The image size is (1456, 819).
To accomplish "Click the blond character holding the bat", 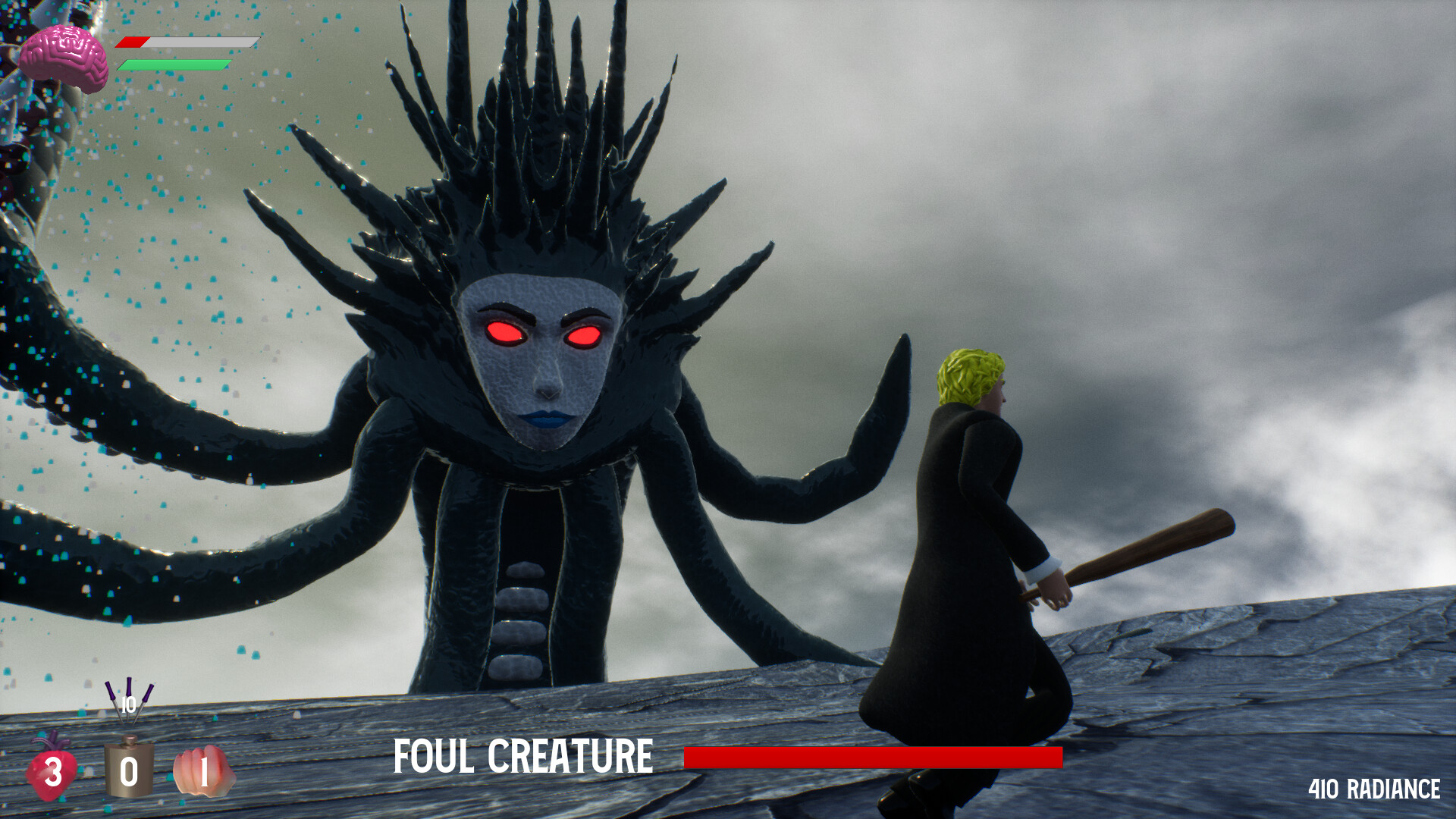I will 971,531.
